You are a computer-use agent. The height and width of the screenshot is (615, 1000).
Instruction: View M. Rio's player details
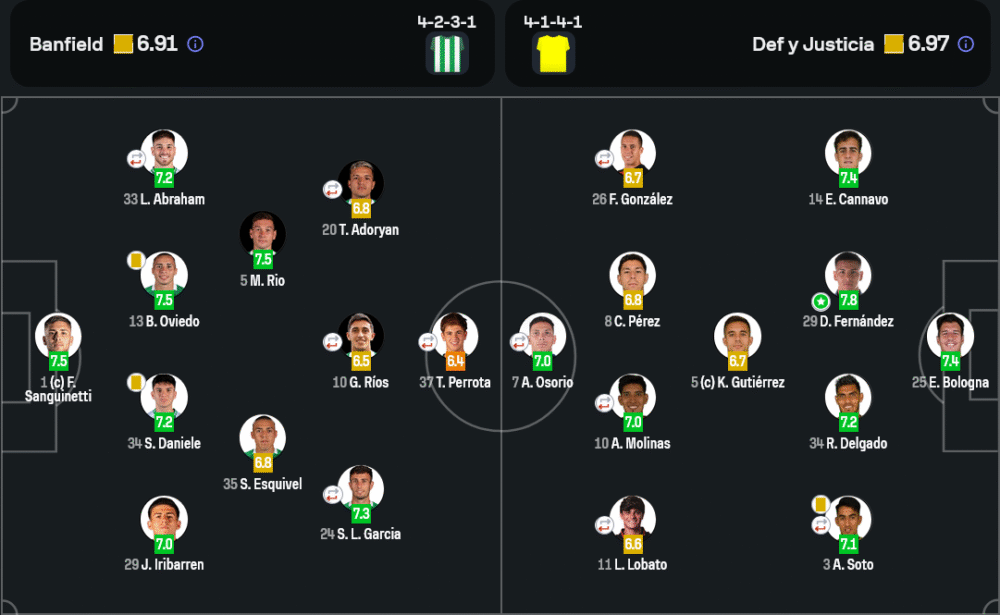click(263, 235)
